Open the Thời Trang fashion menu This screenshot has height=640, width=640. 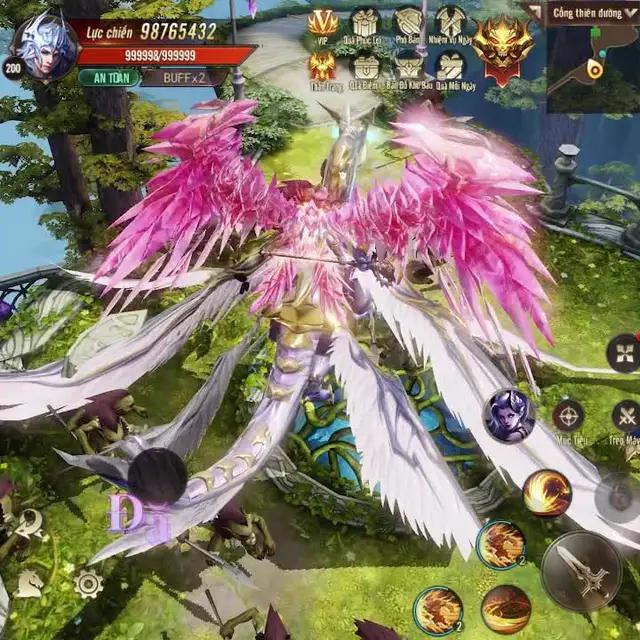tap(322, 68)
